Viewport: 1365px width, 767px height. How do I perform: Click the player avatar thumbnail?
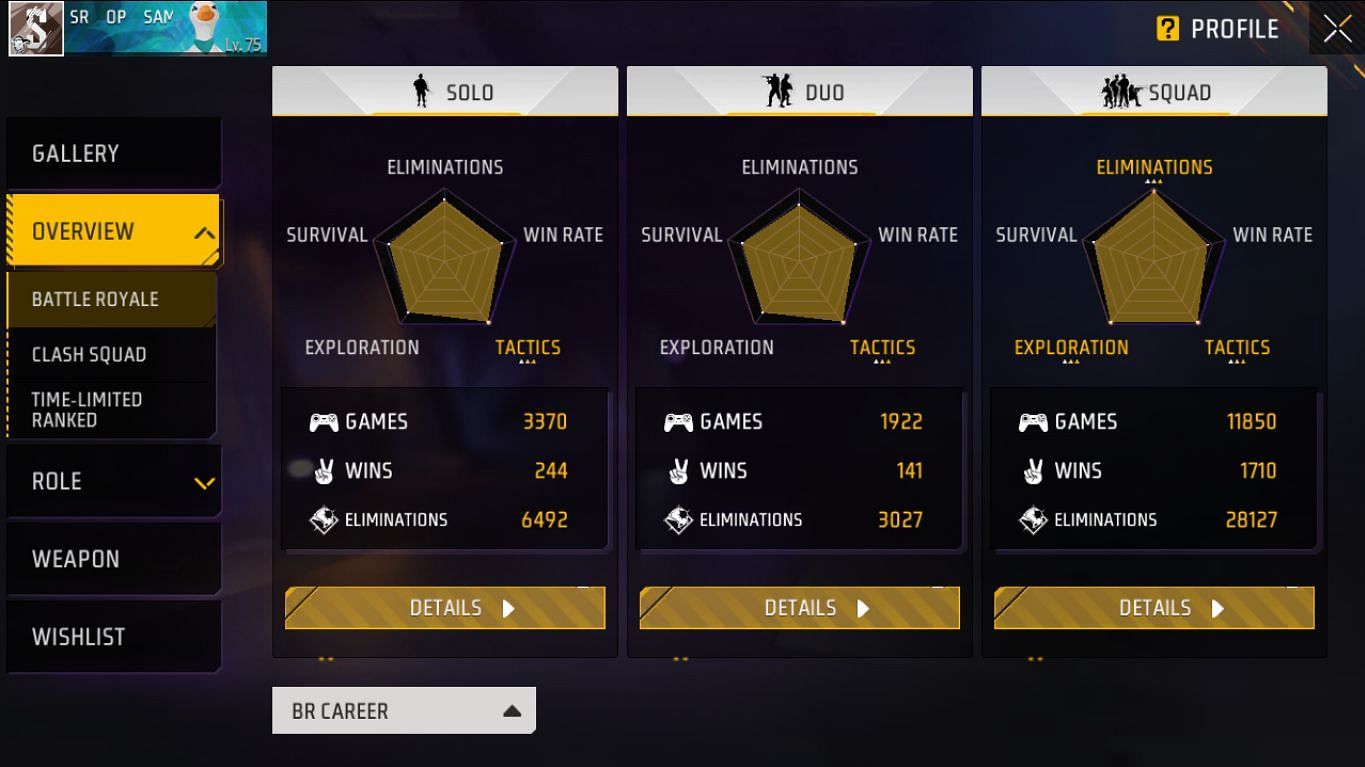36,28
